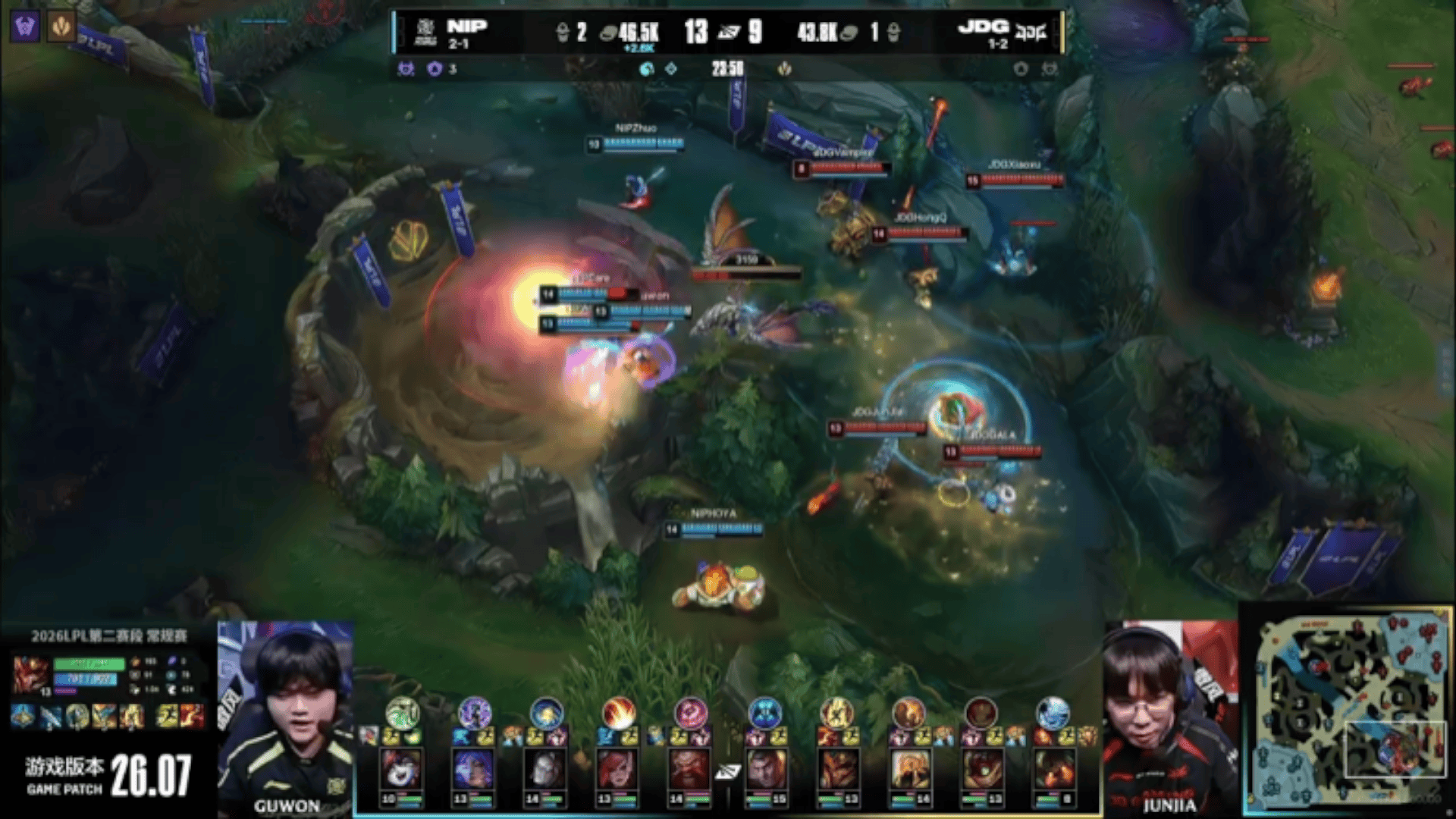Select JUNJIA's player camera feed
1456x819 pixels.
point(1169,717)
